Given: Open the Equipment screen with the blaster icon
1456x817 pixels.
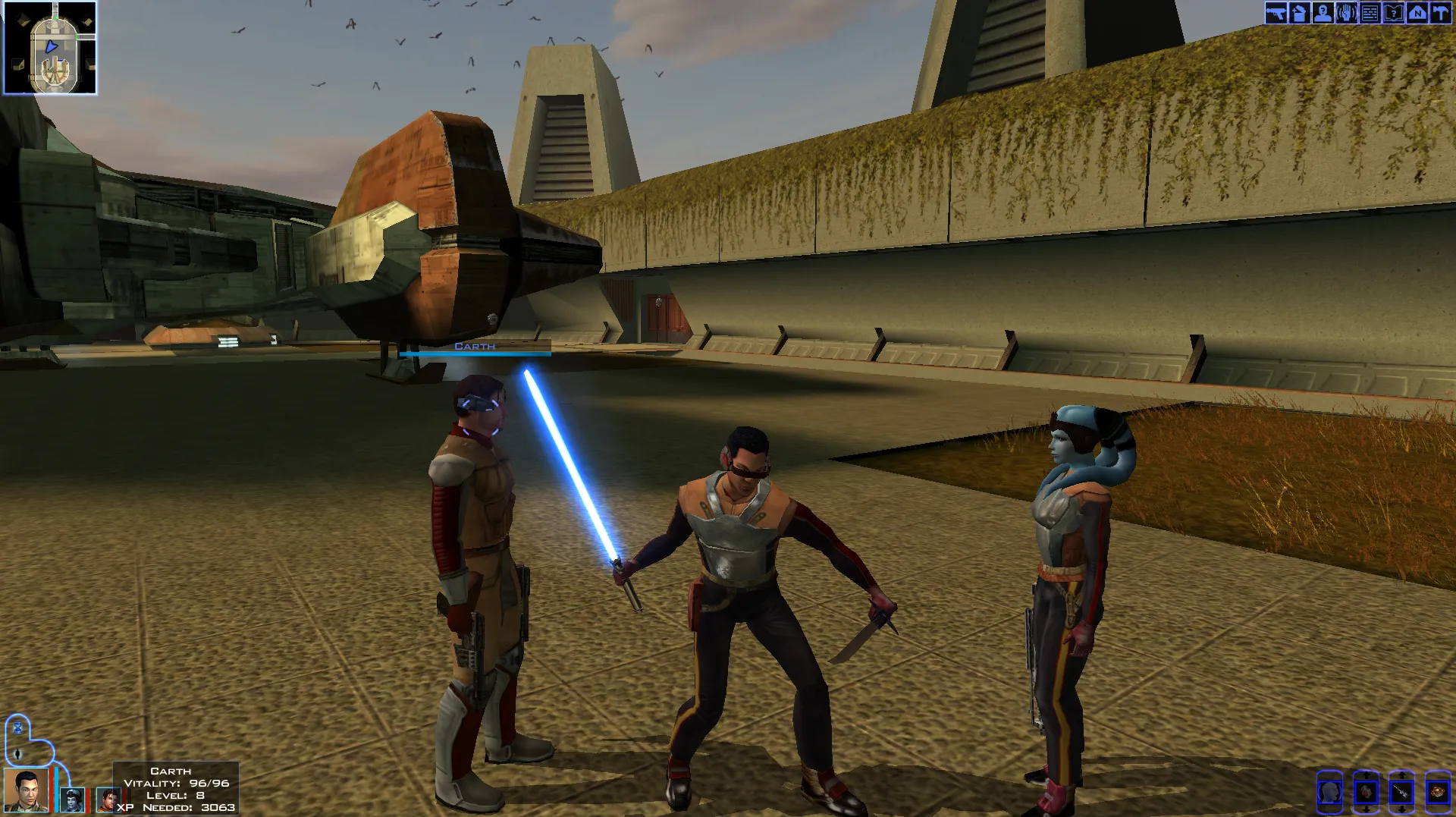Looking at the screenshot, I should (x=1276, y=12).
